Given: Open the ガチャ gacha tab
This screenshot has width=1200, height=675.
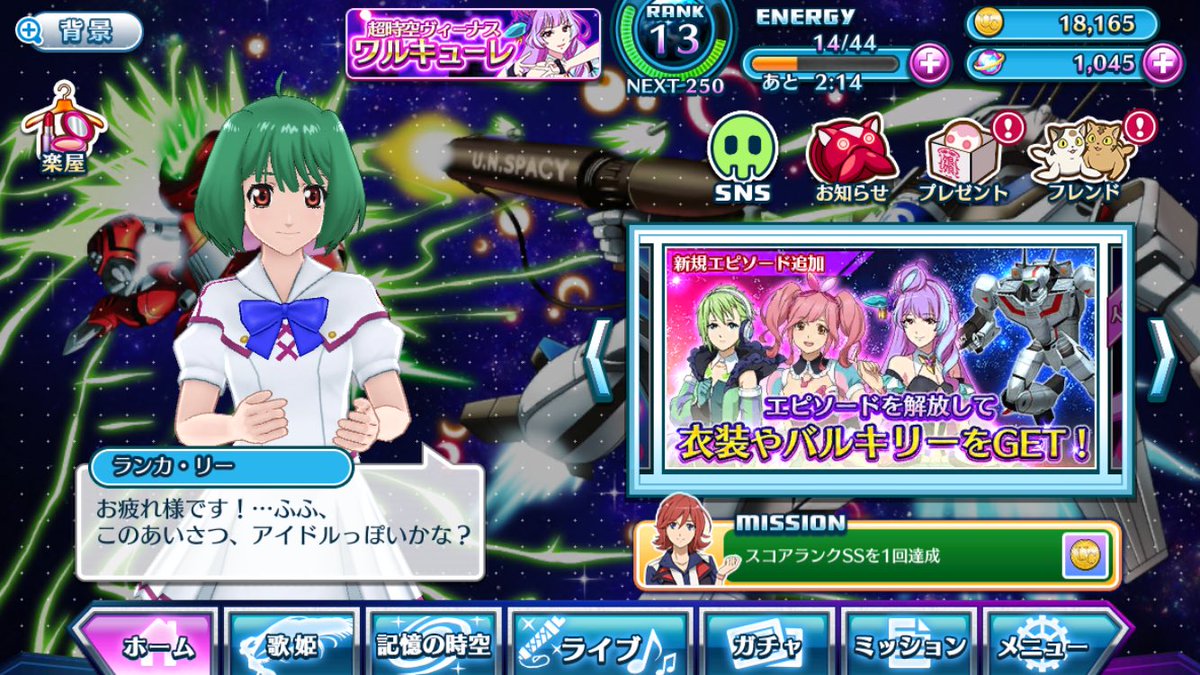Looking at the screenshot, I should (x=766, y=645).
